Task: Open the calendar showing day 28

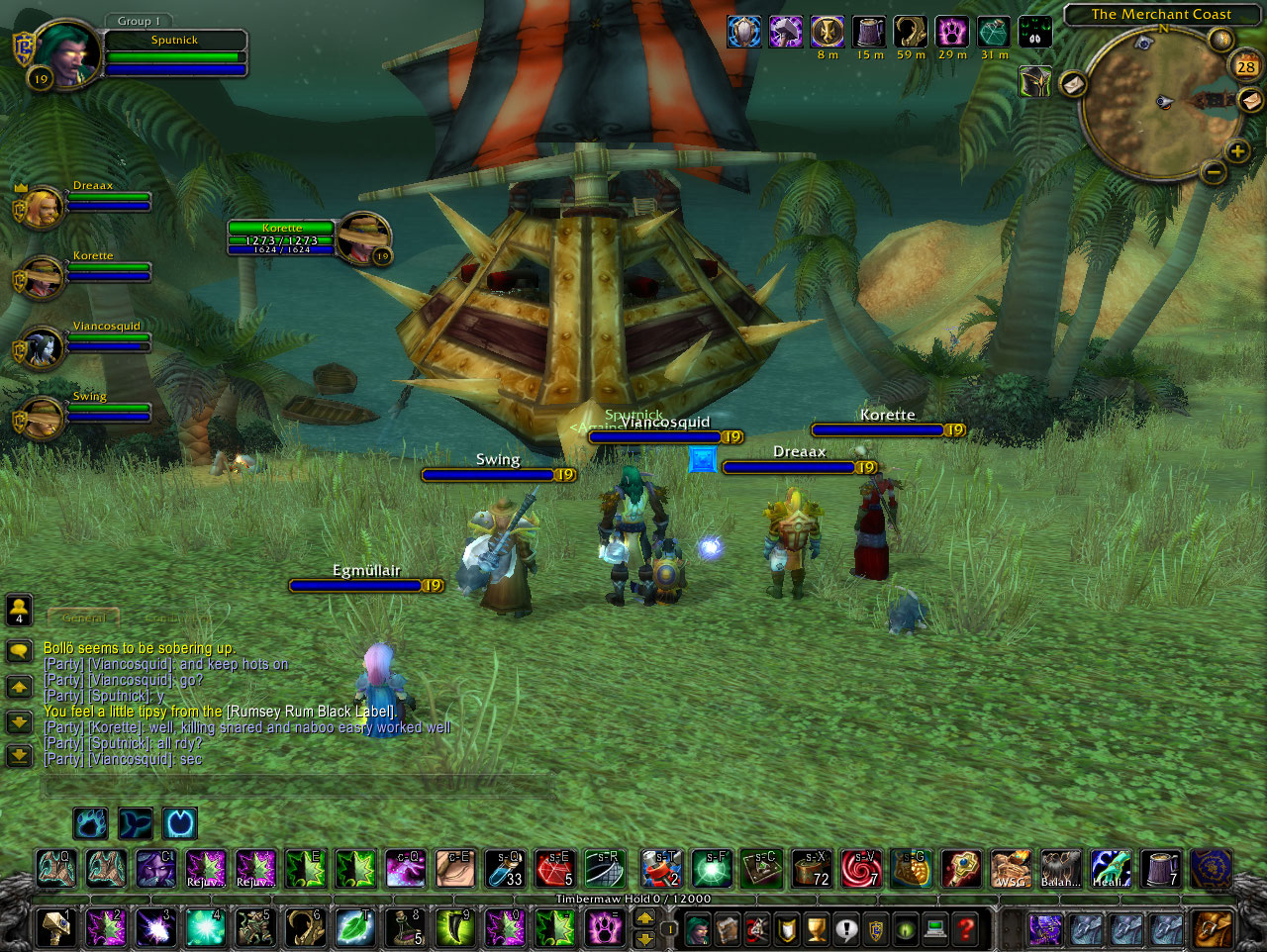Action: [1246, 66]
